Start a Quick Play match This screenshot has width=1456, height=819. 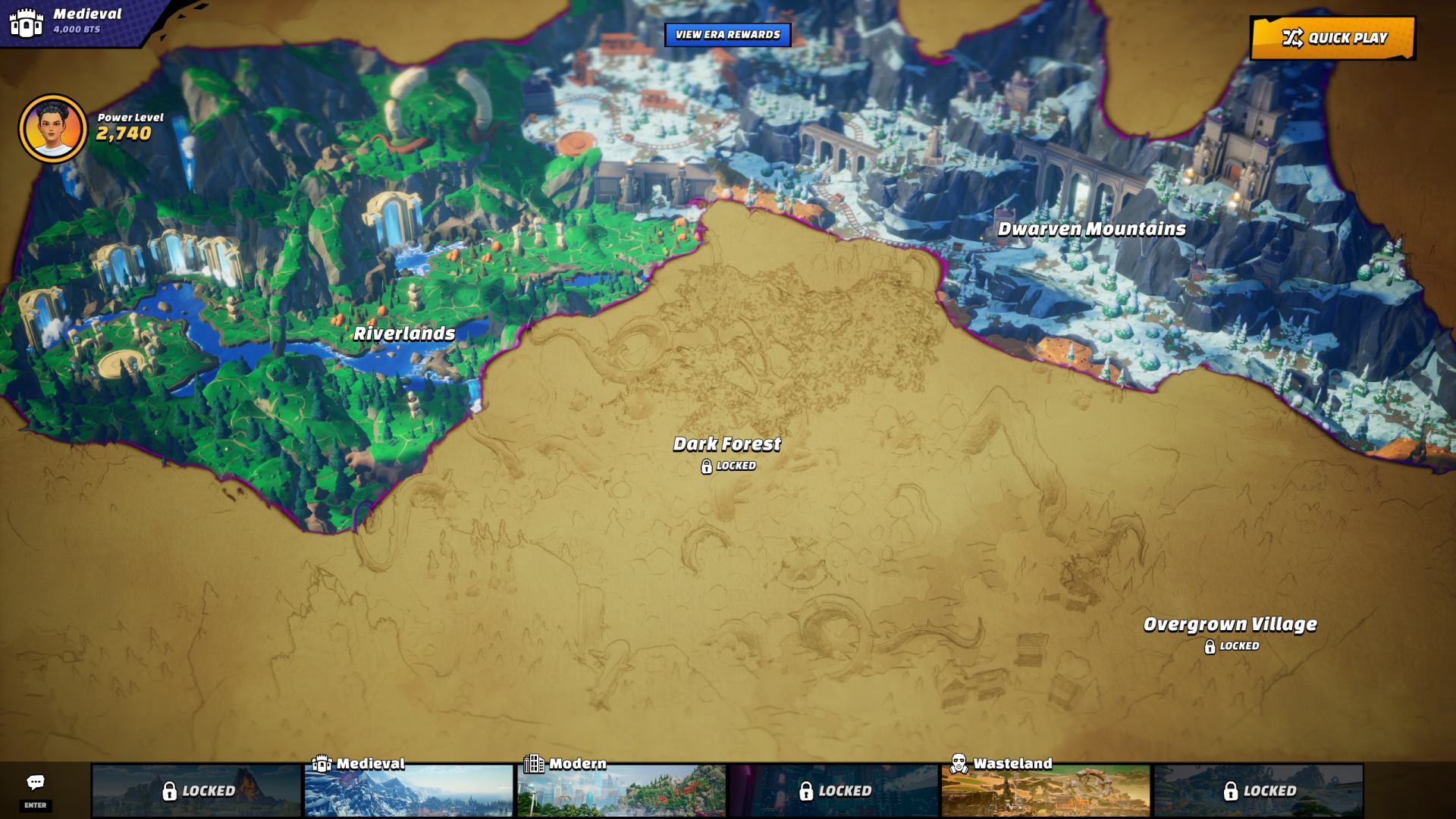click(1332, 38)
